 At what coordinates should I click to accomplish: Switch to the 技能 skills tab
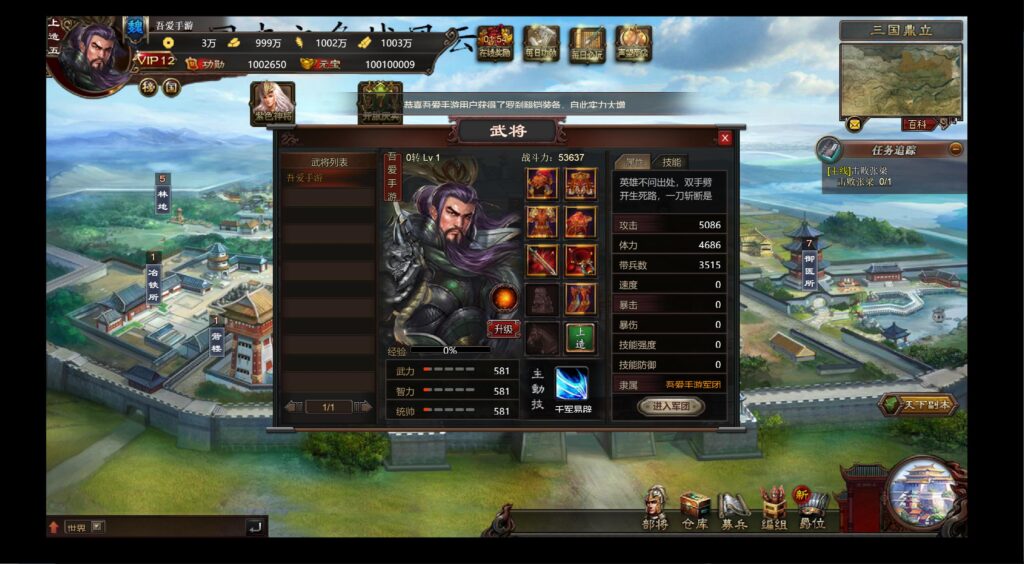coord(671,162)
